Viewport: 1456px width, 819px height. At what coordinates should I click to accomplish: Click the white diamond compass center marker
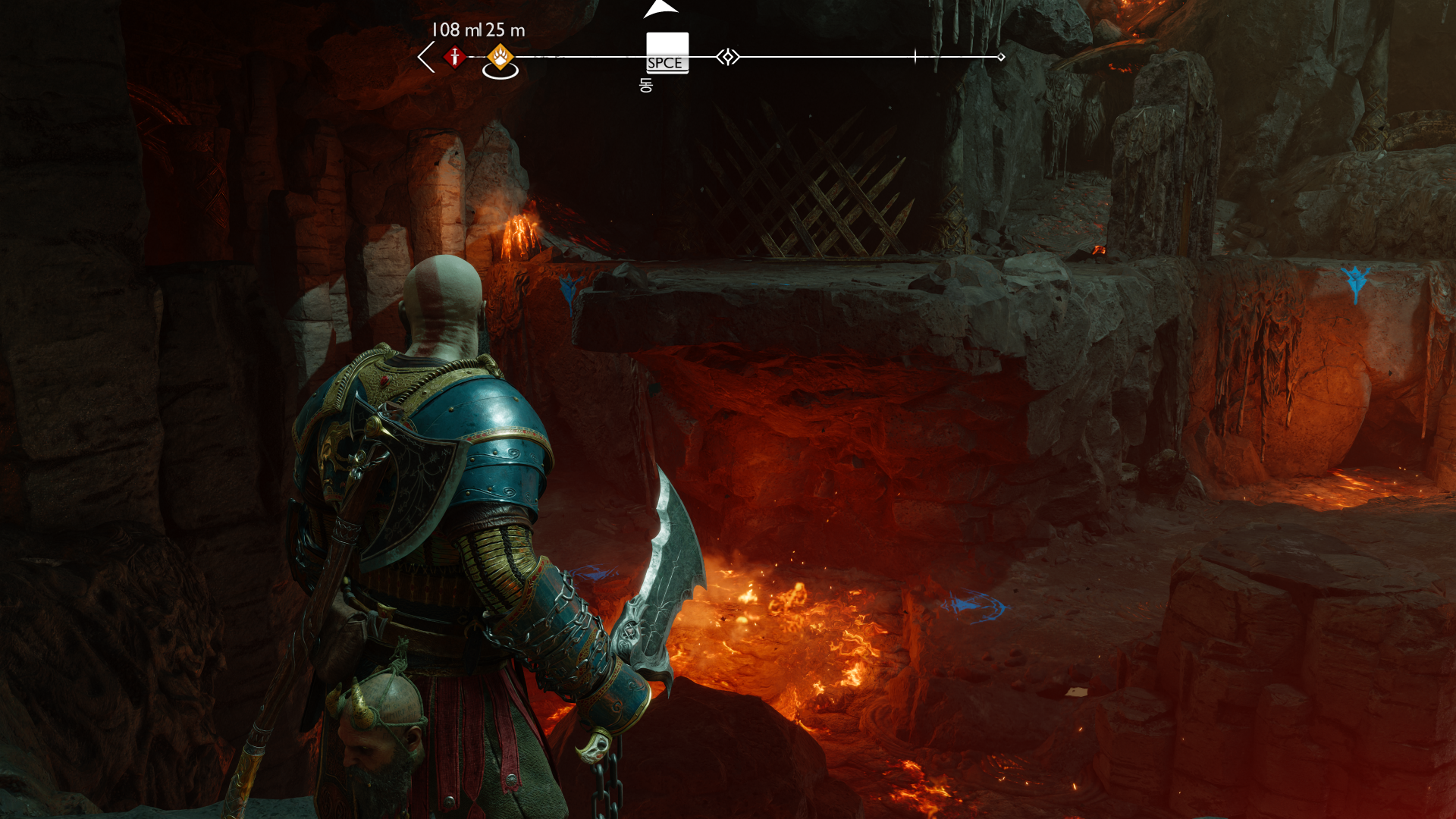coord(728,57)
